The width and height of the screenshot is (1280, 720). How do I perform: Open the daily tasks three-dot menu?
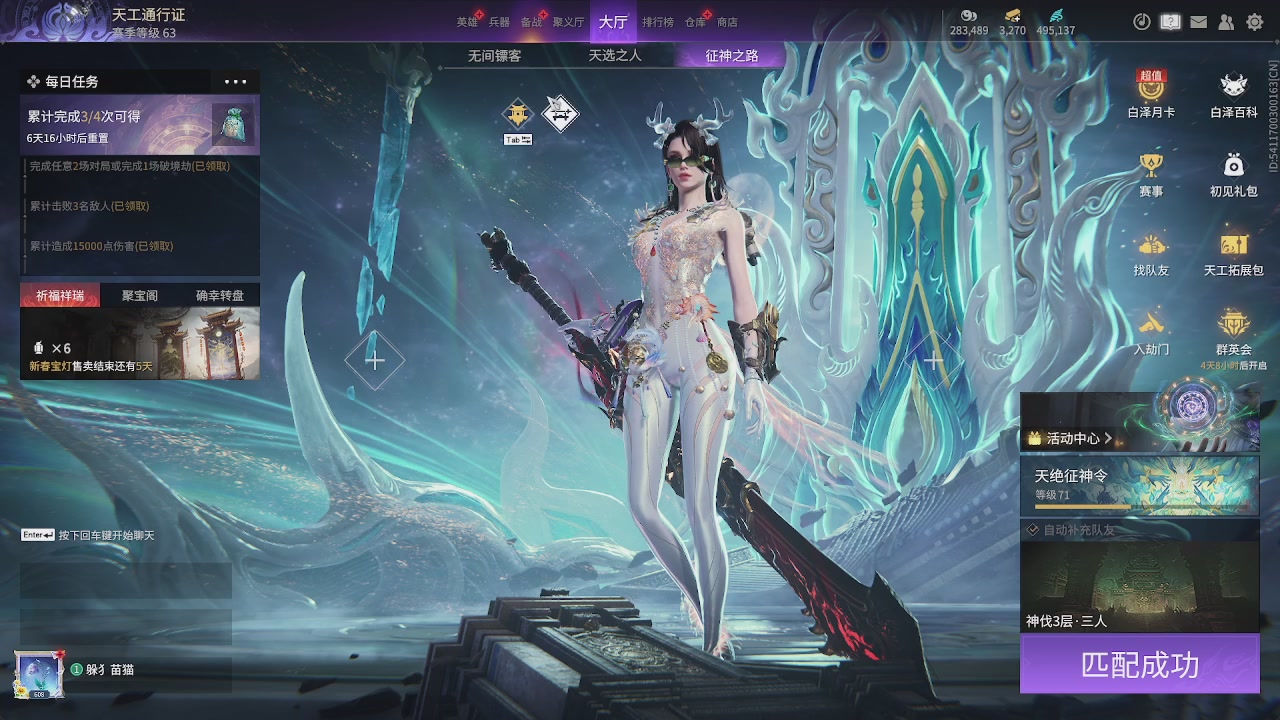pyautogui.click(x=235, y=82)
